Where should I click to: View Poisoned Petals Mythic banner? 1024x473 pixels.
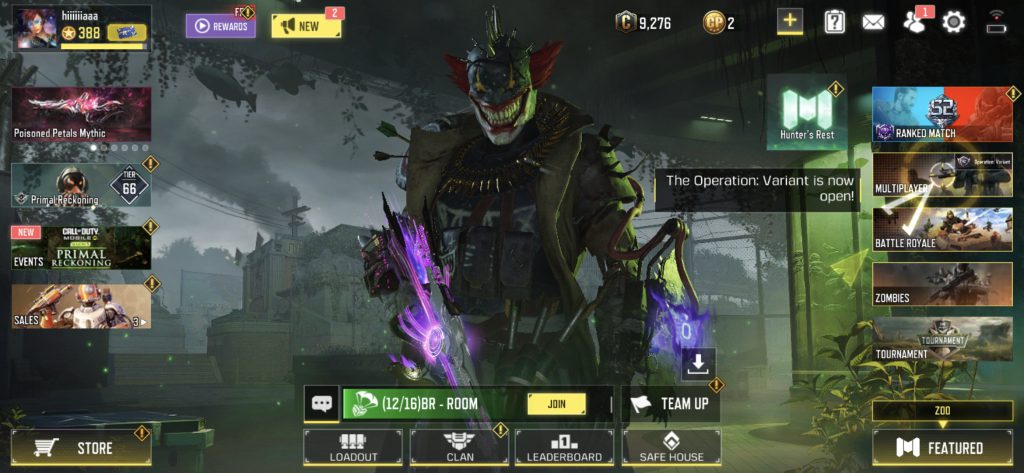point(81,114)
